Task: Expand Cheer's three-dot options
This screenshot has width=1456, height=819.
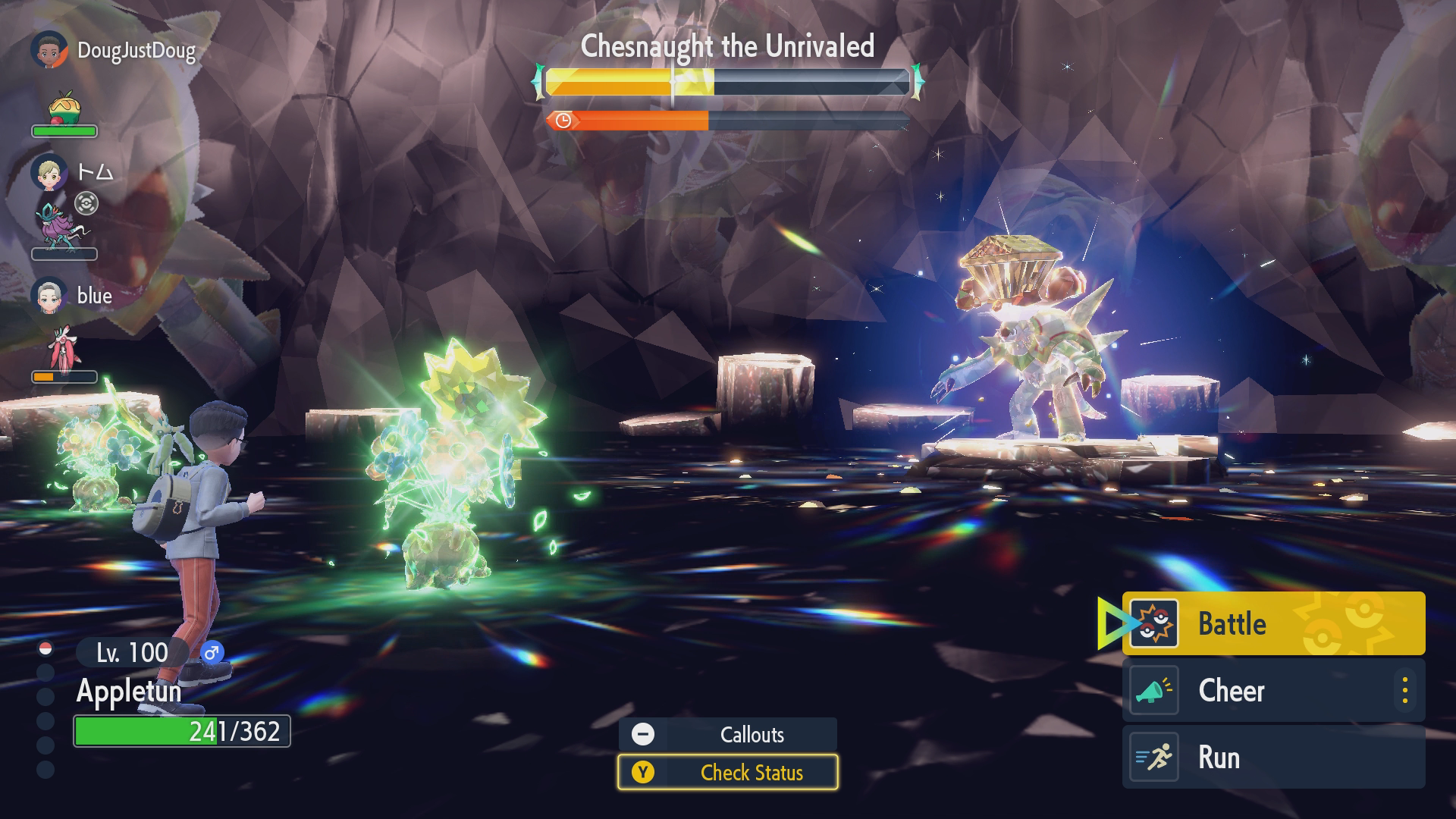Action: [x=1404, y=690]
